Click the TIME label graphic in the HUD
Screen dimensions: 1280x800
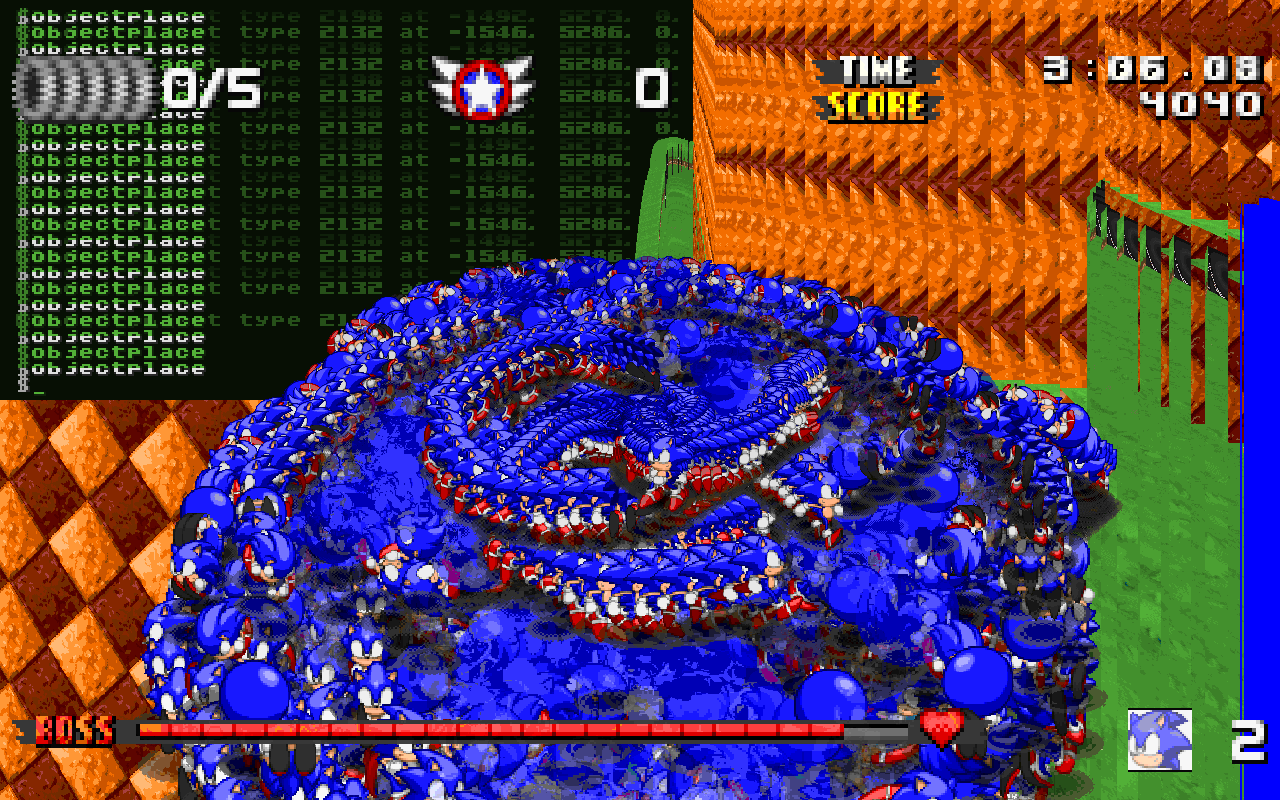[x=880, y=70]
